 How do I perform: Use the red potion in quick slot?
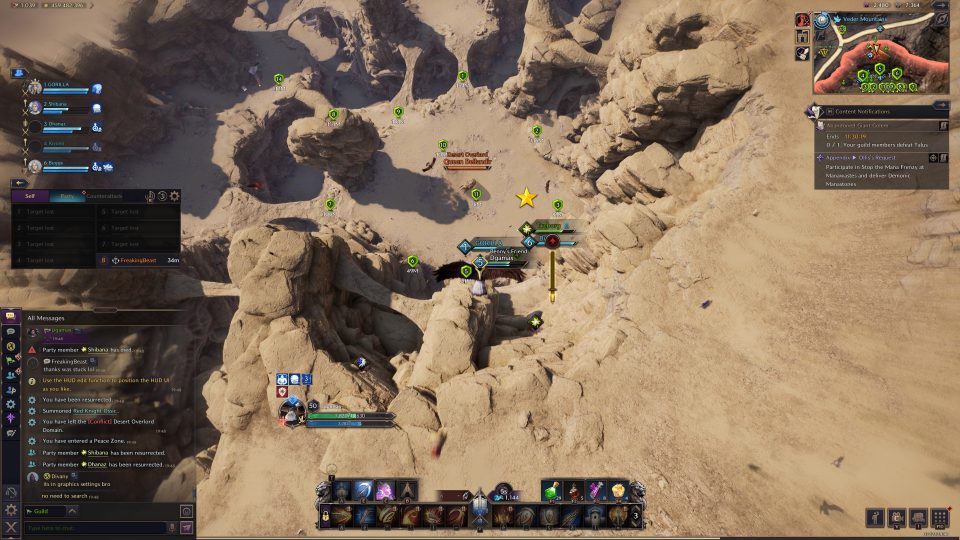(575, 490)
